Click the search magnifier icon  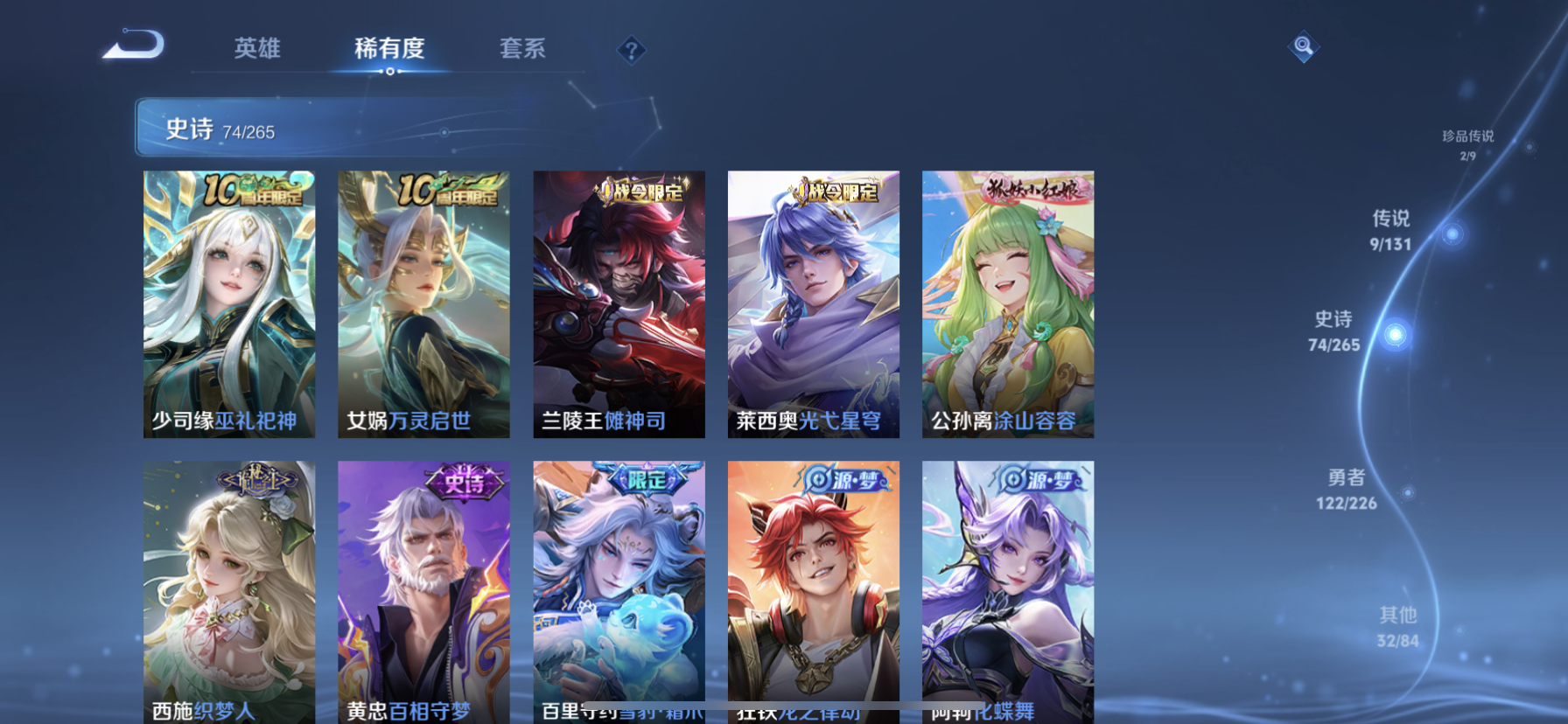[x=1303, y=45]
